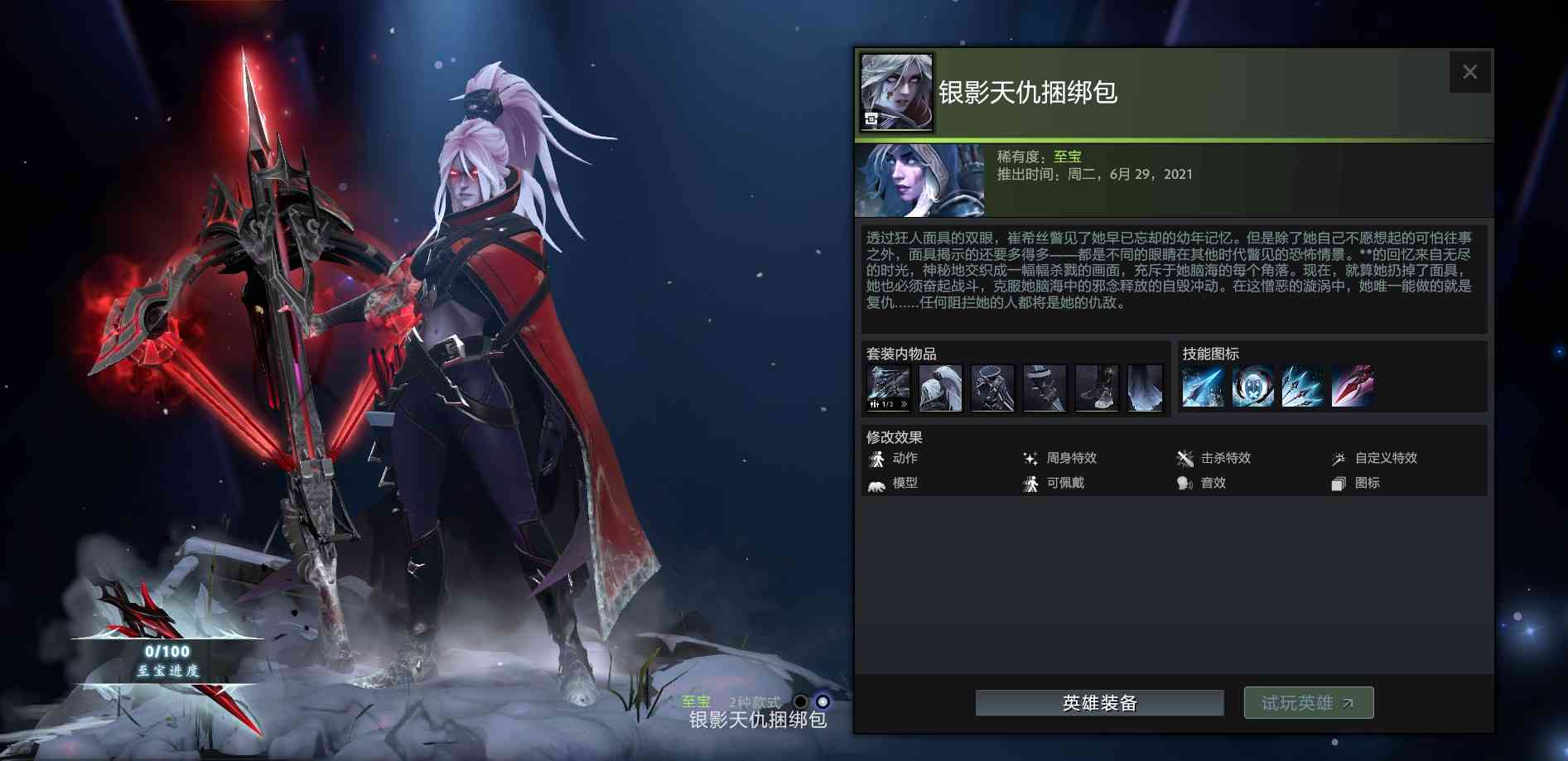Click the 自定义特效 wand icon
Viewport: 1568px width, 761px height.
1339,458
